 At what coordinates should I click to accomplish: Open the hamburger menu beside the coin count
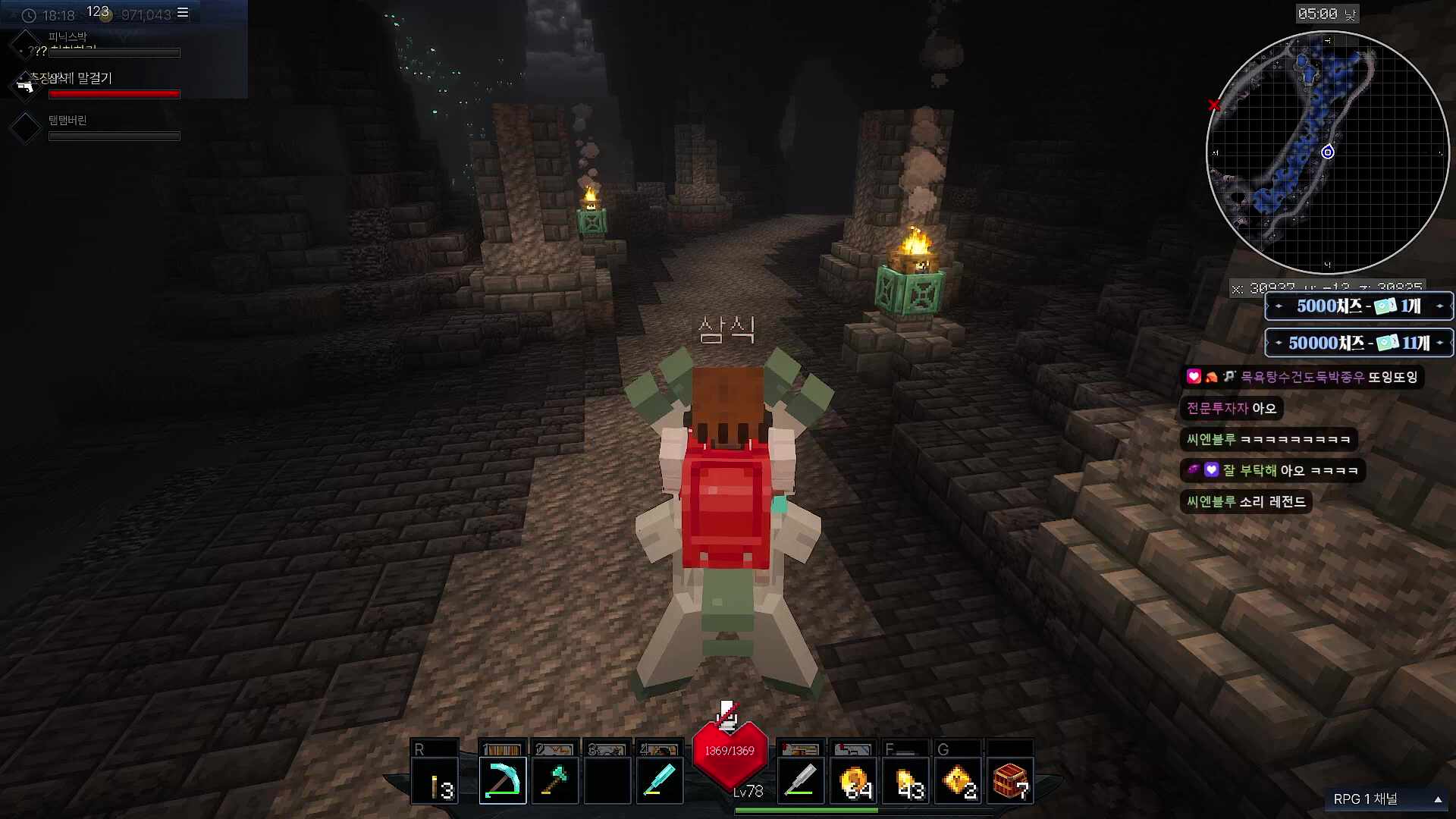click(x=183, y=13)
